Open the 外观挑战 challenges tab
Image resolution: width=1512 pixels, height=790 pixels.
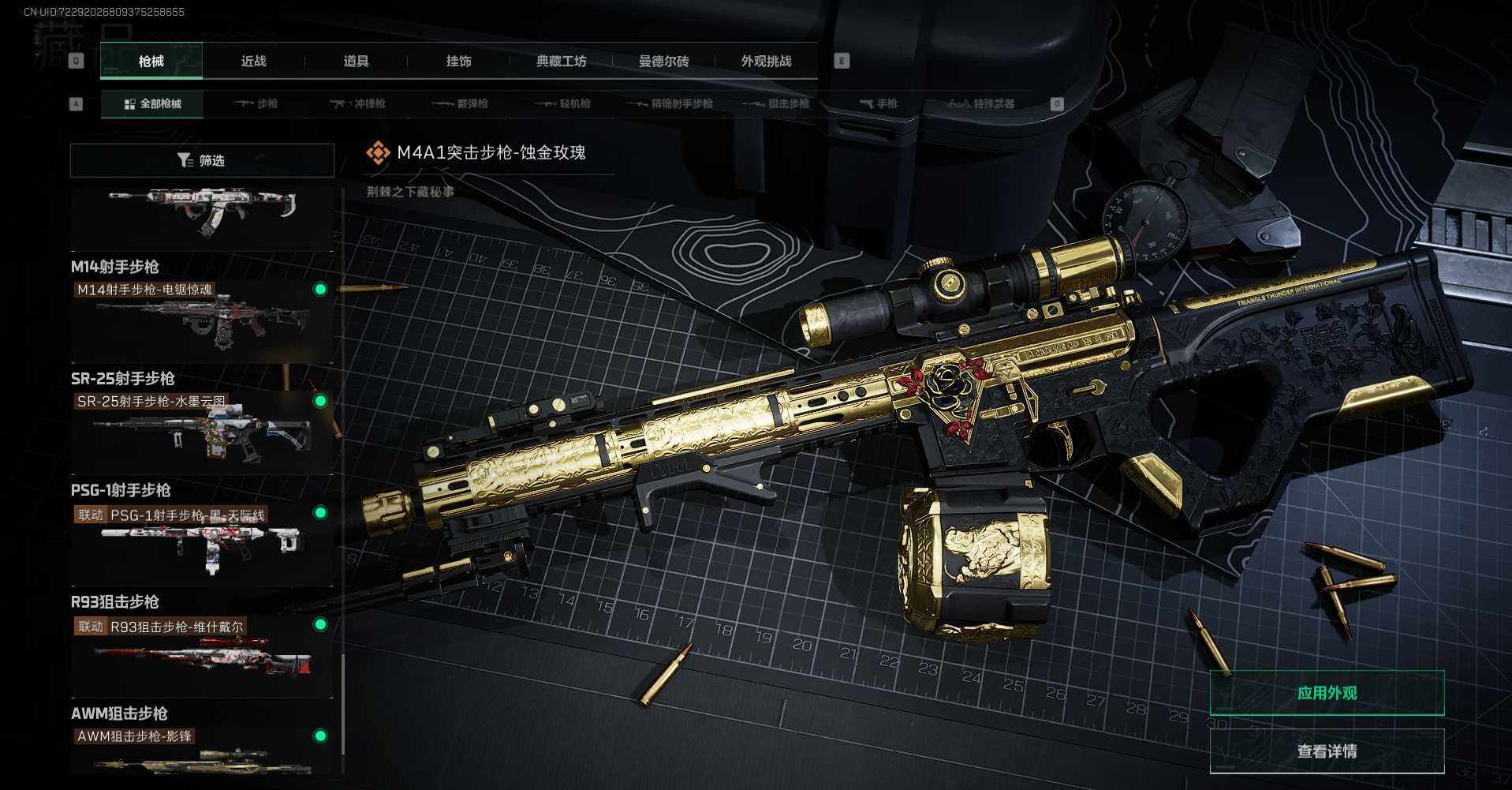766,61
